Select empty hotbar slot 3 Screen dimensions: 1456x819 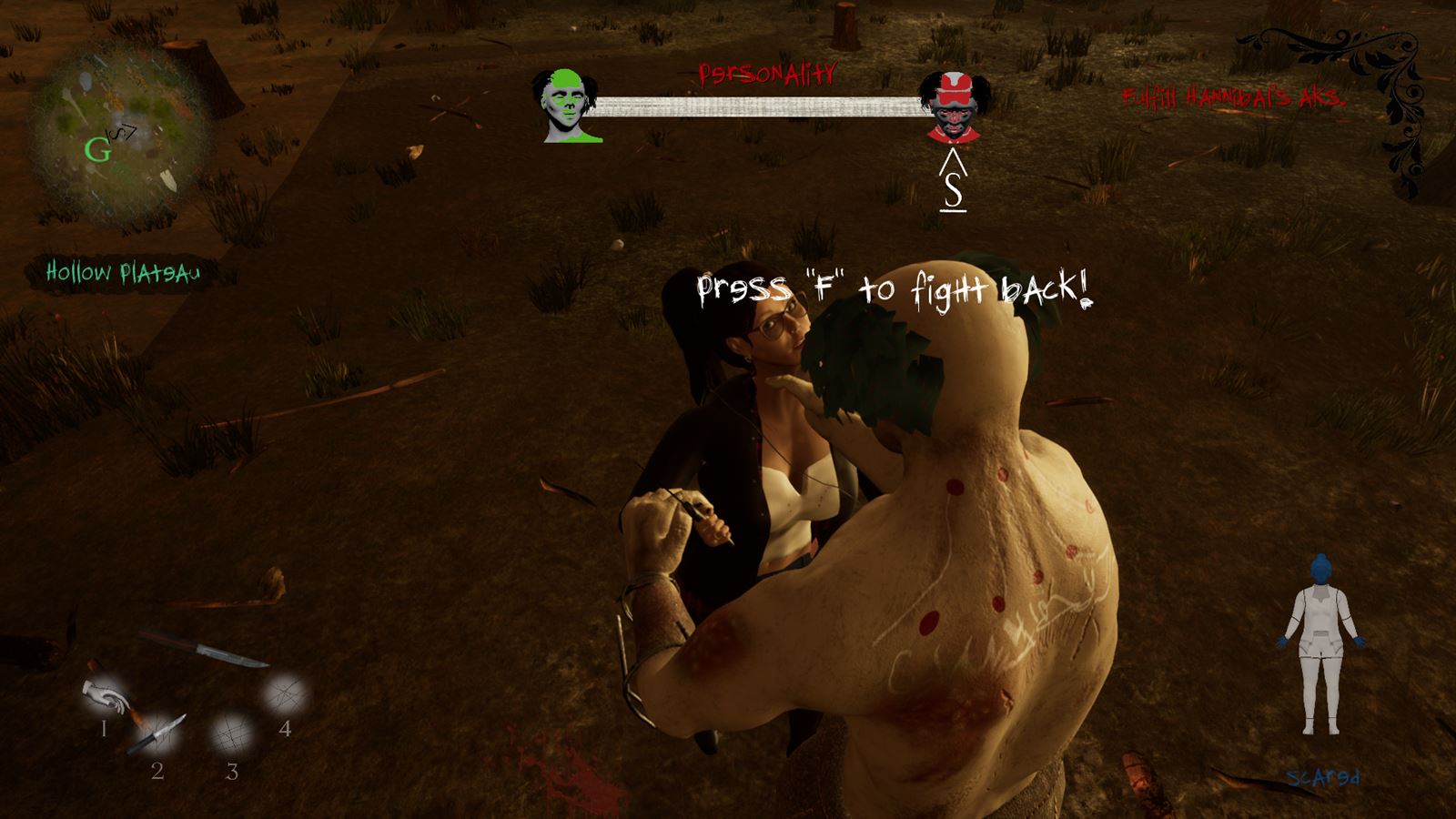click(232, 733)
